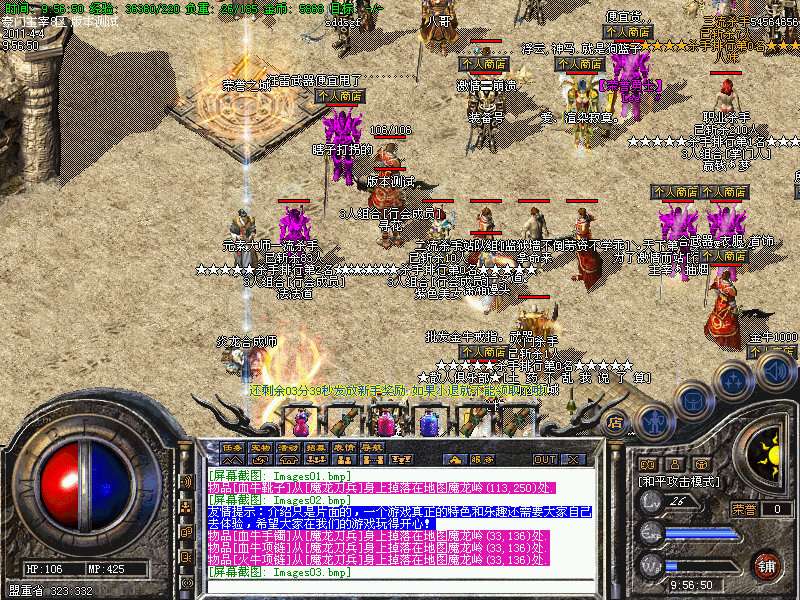800x600 pixels.
Task: Click the 表情 emotes button
Action: pyautogui.click(x=344, y=446)
